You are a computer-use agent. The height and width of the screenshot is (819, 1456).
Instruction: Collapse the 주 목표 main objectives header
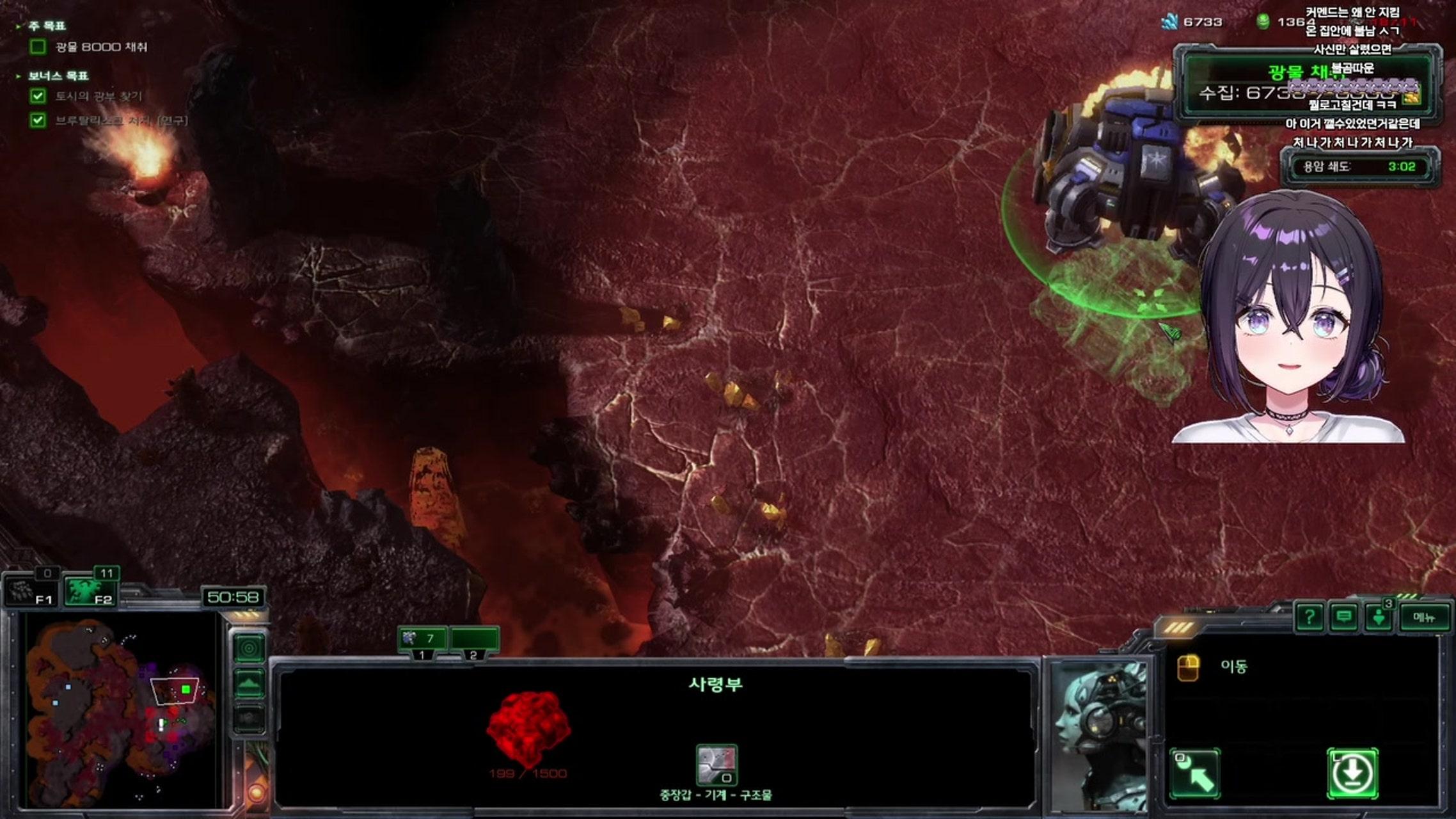(x=46, y=26)
